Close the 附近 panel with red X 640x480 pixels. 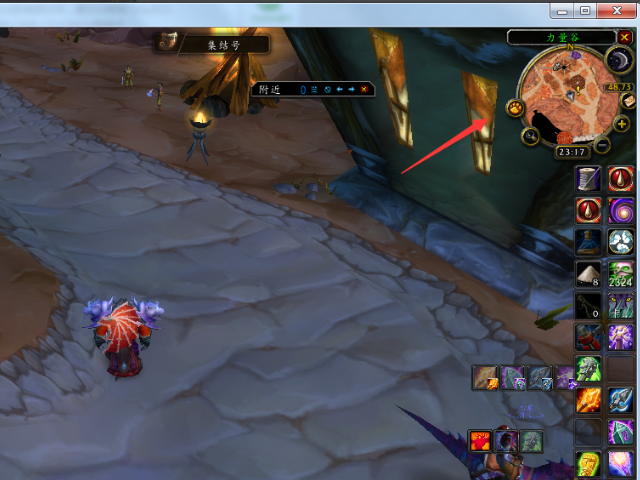pyautogui.click(x=365, y=89)
